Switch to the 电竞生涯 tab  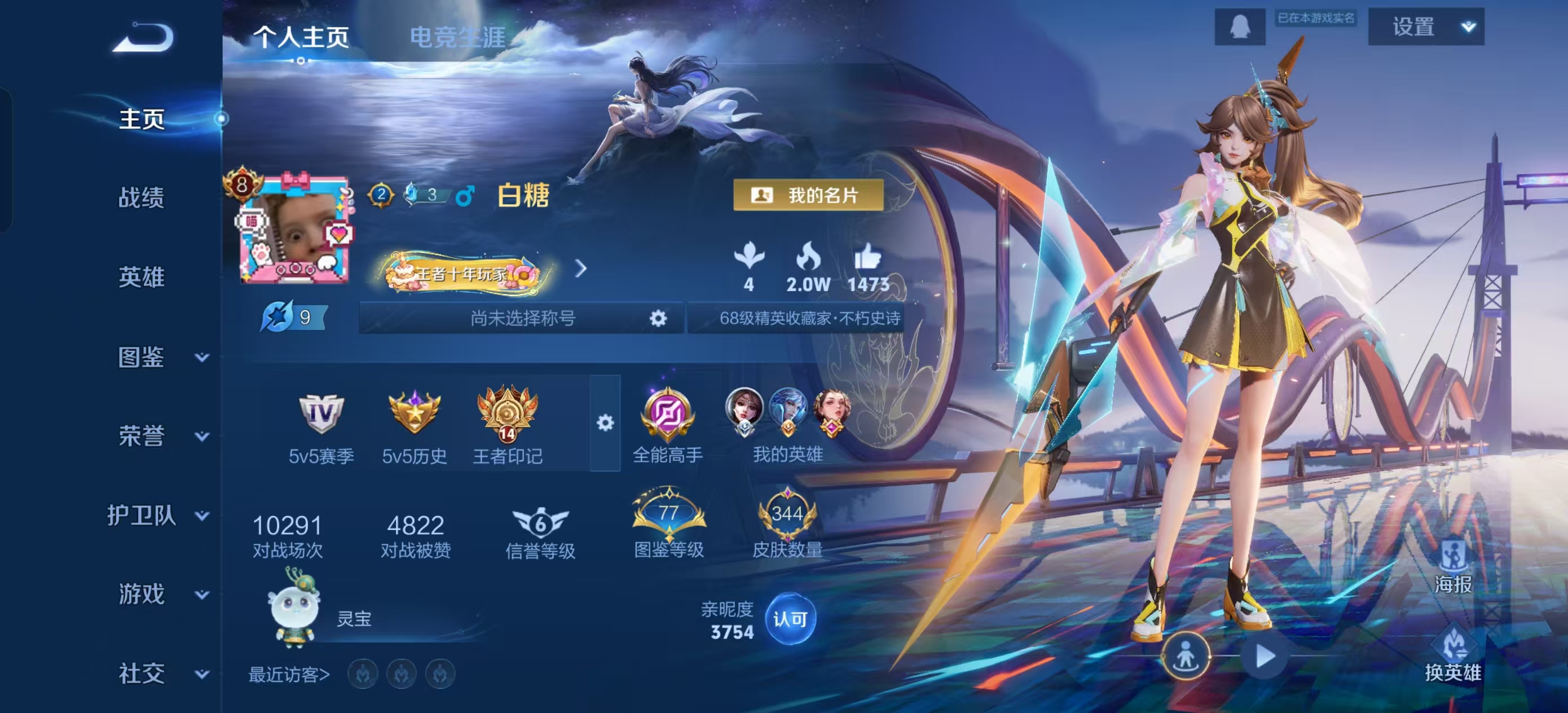(x=457, y=37)
